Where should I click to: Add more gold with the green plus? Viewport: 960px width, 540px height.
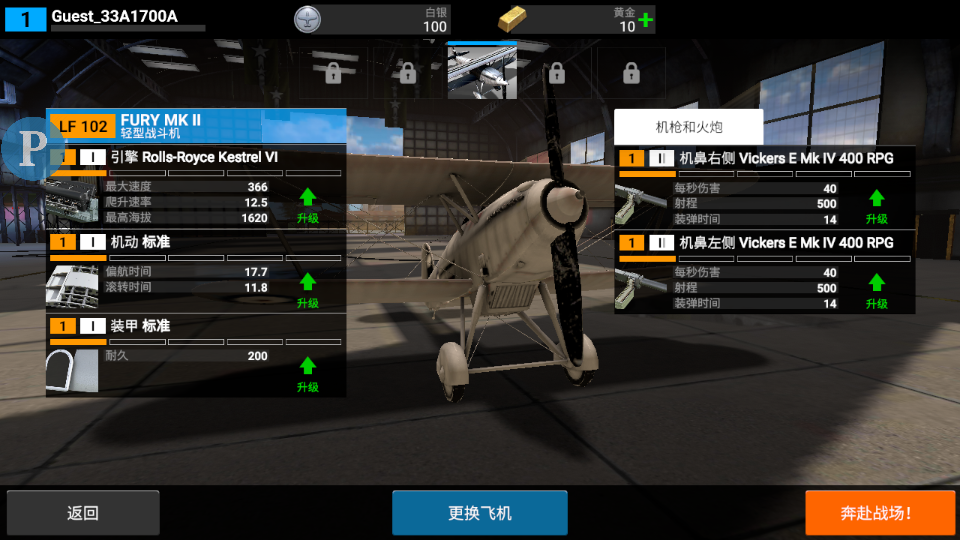click(646, 20)
